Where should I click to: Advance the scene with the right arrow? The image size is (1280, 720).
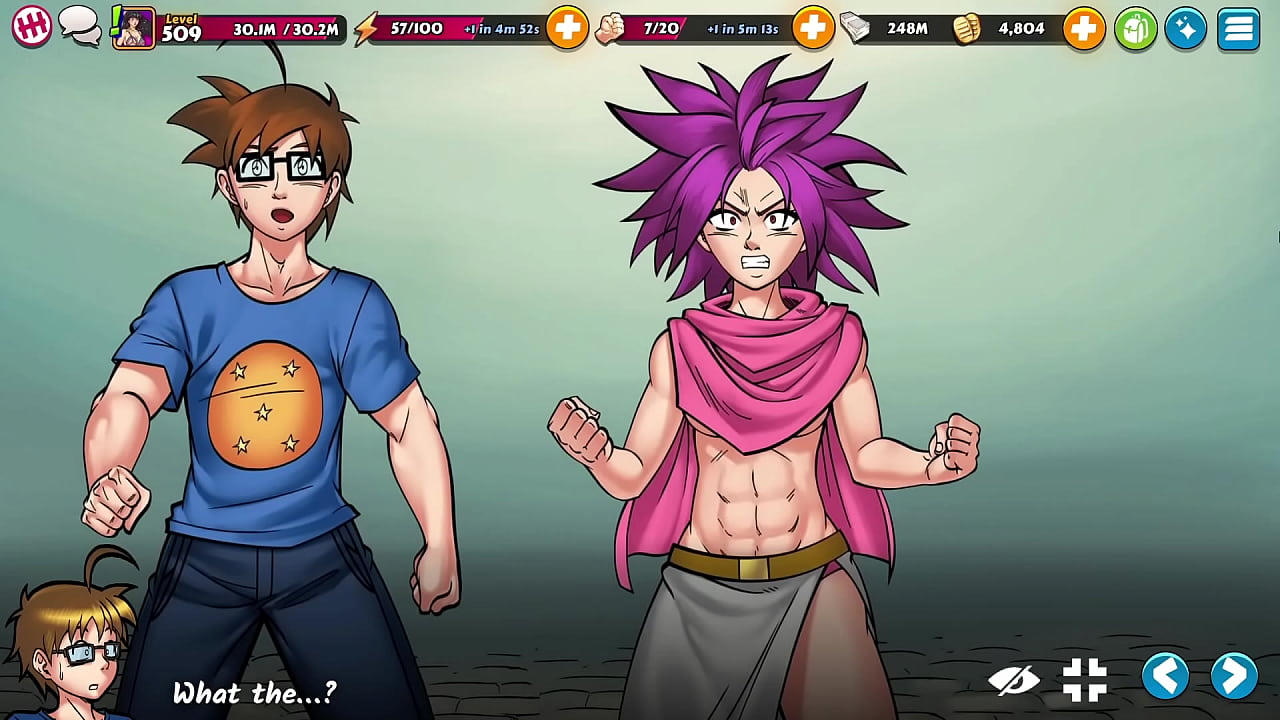1232,677
